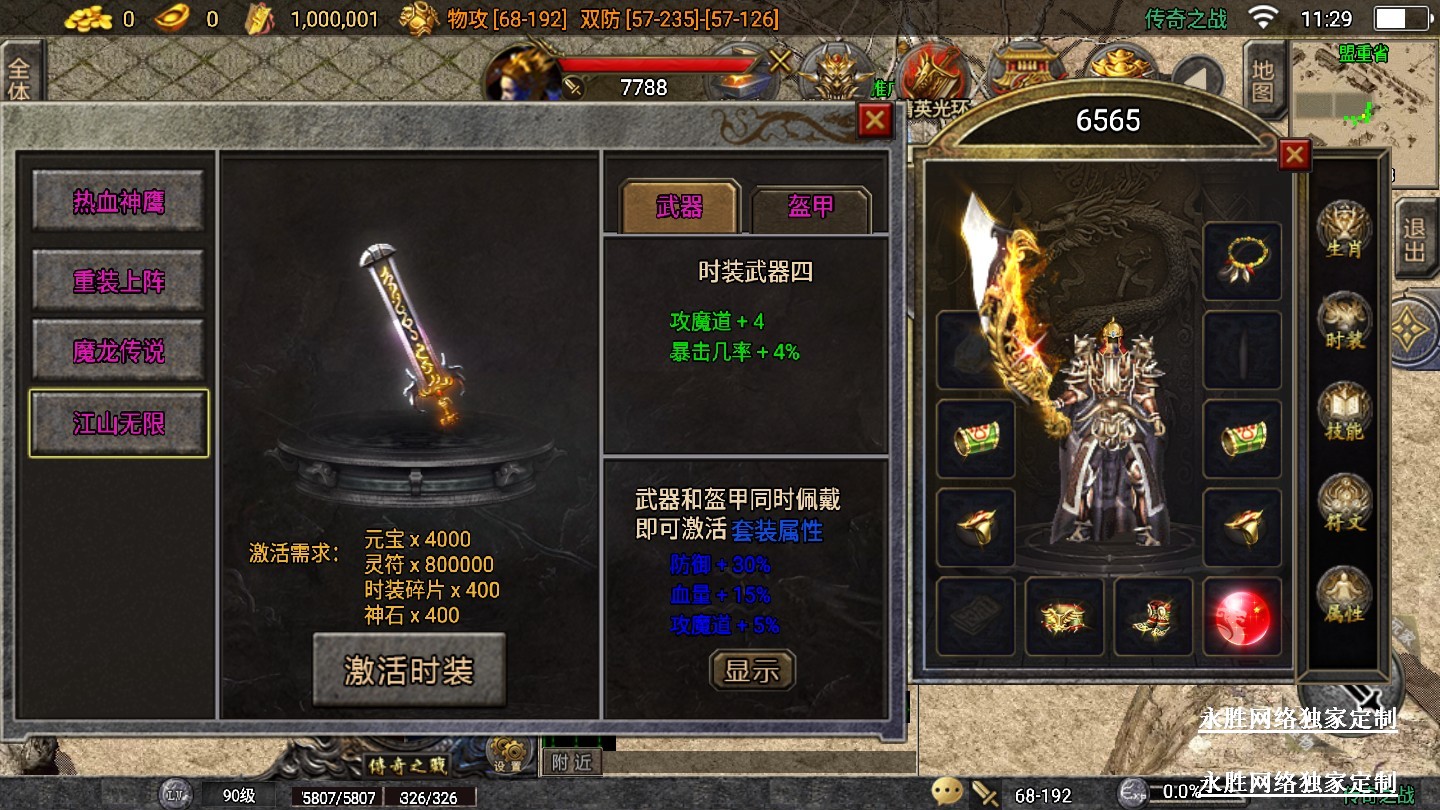The width and height of the screenshot is (1440, 810).
Task: Open the 时装 costume side tab
Action: tap(1343, 322)
